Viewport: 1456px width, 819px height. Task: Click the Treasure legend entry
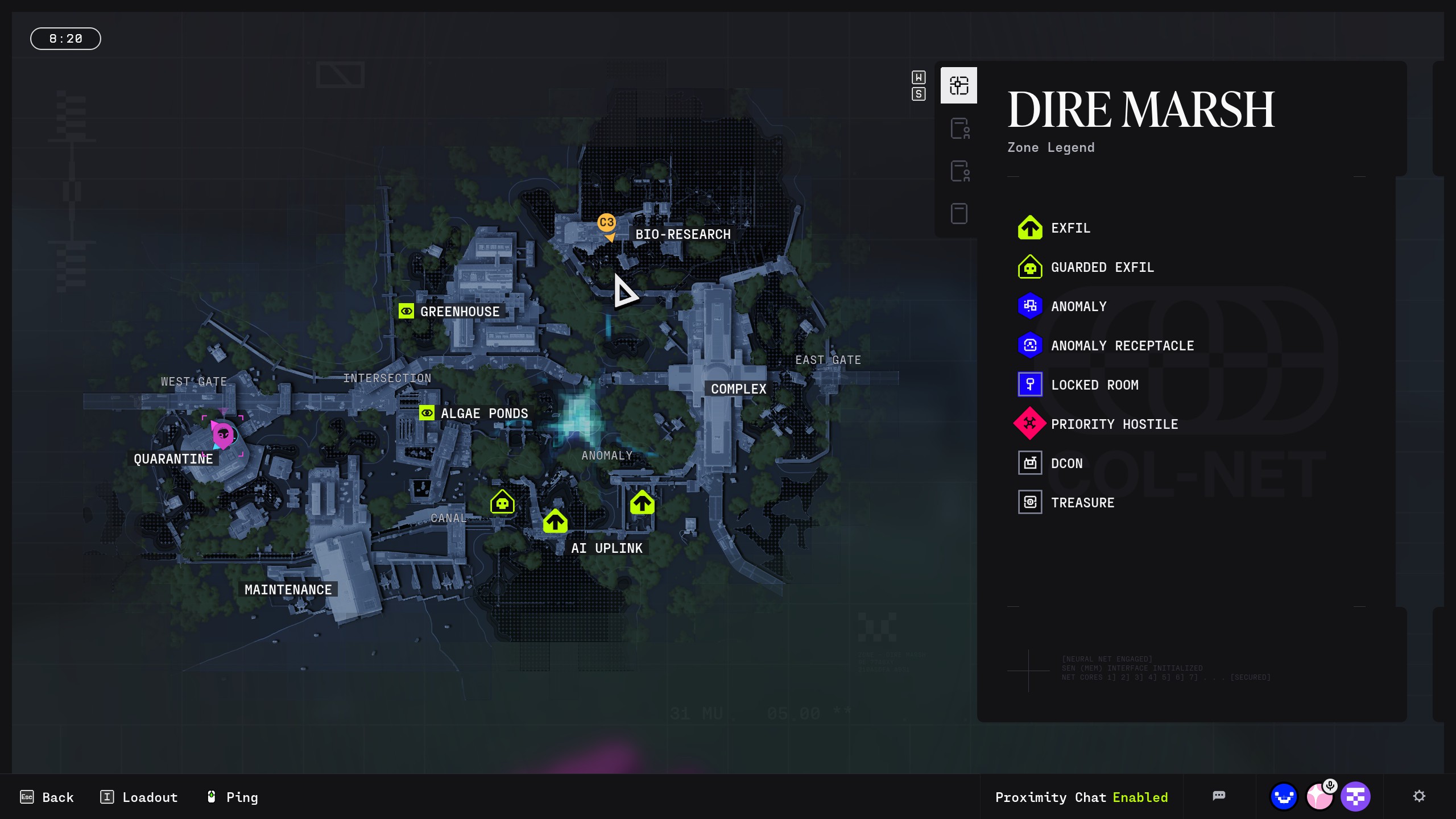(1082, 503)
